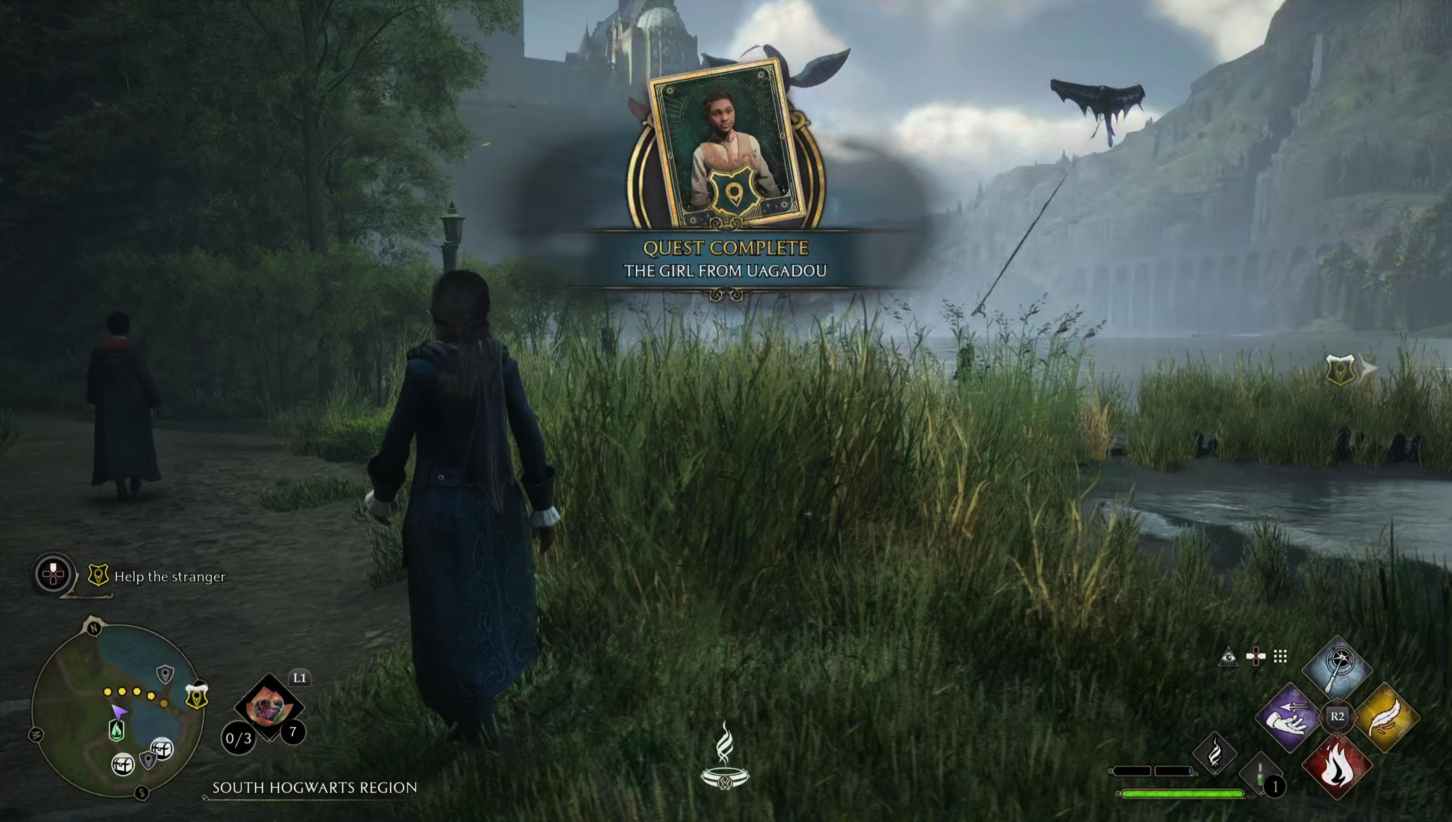Toggle the R2 cast indicator
1452x822 pixels.
click(1336, 715)
